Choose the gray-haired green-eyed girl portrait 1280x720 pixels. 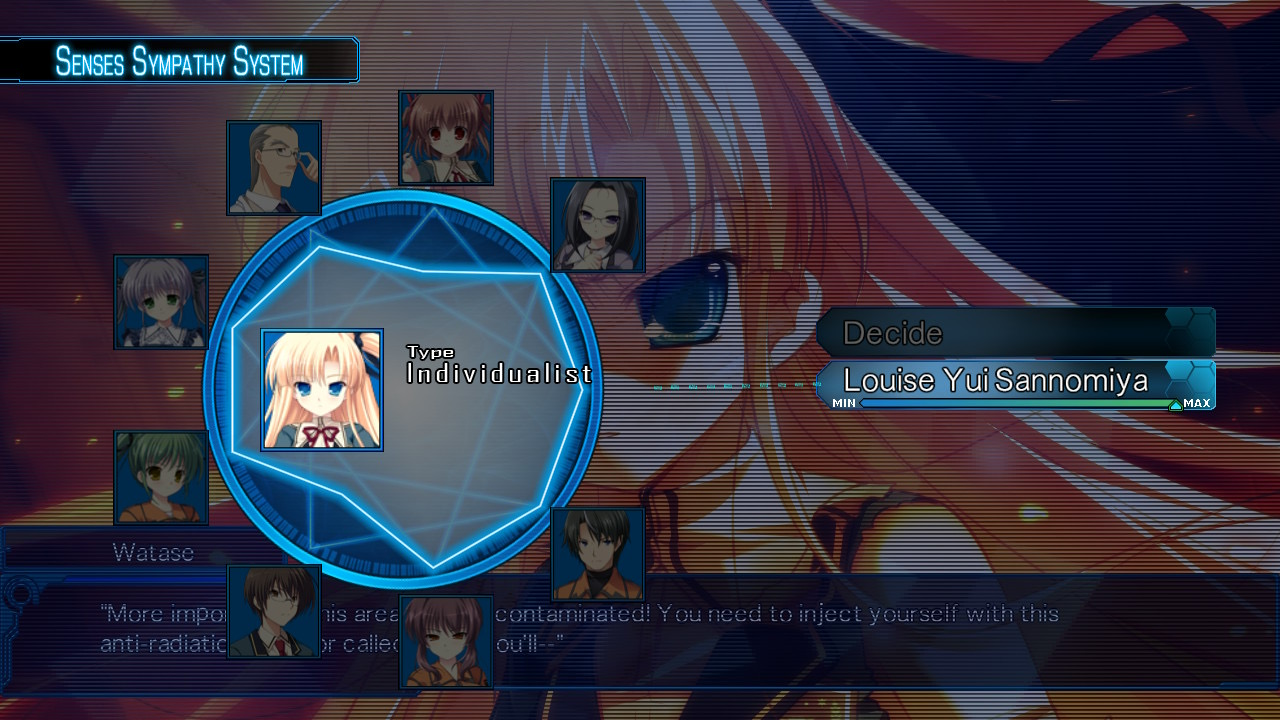[x=162, y=302]
